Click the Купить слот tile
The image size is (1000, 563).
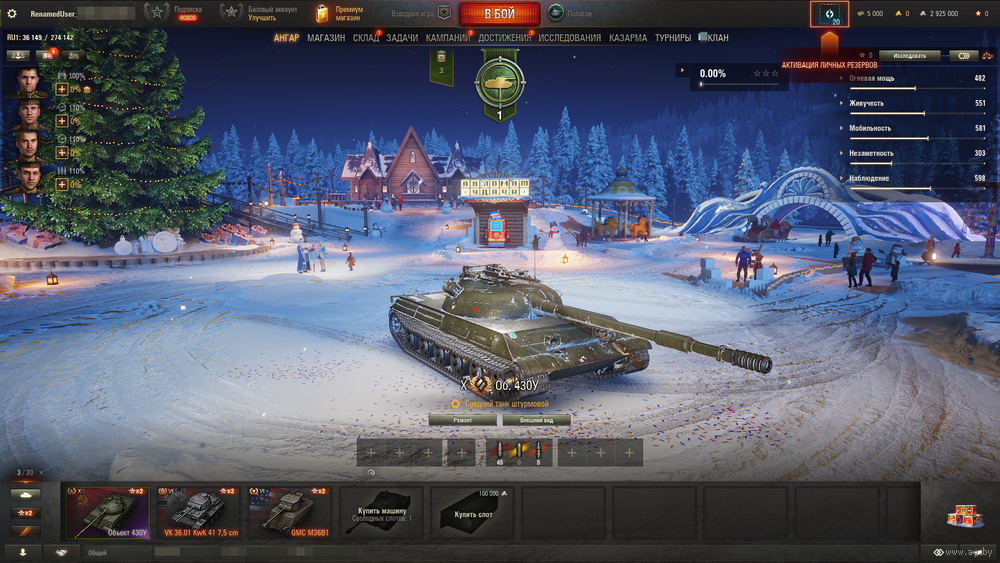coord(473,512)
